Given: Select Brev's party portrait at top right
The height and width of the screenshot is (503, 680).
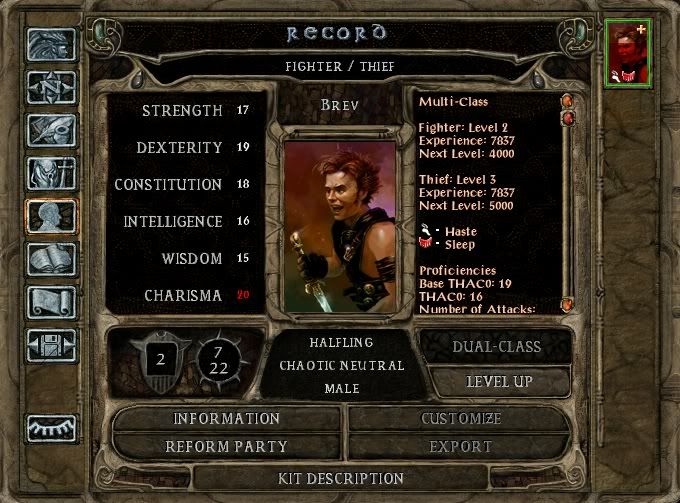Looking at the screenshot, I should click(628, 52).
